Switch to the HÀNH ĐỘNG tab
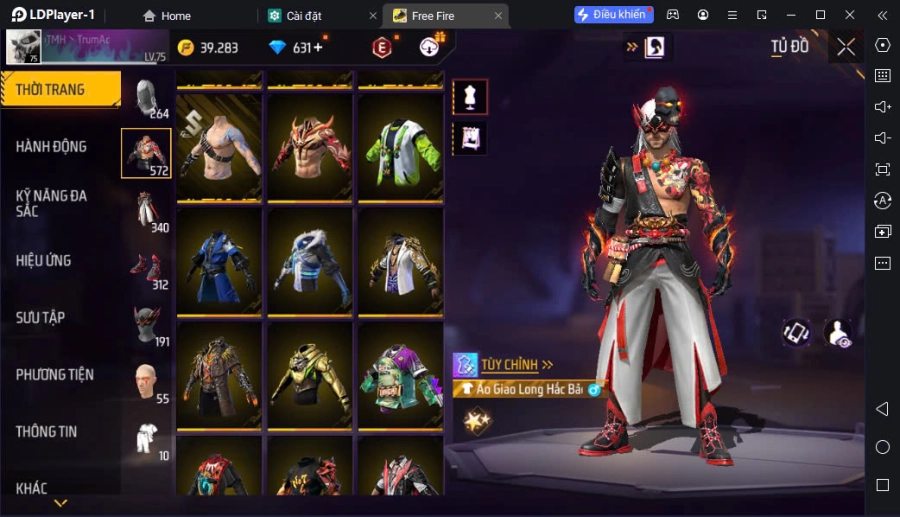 52,147
